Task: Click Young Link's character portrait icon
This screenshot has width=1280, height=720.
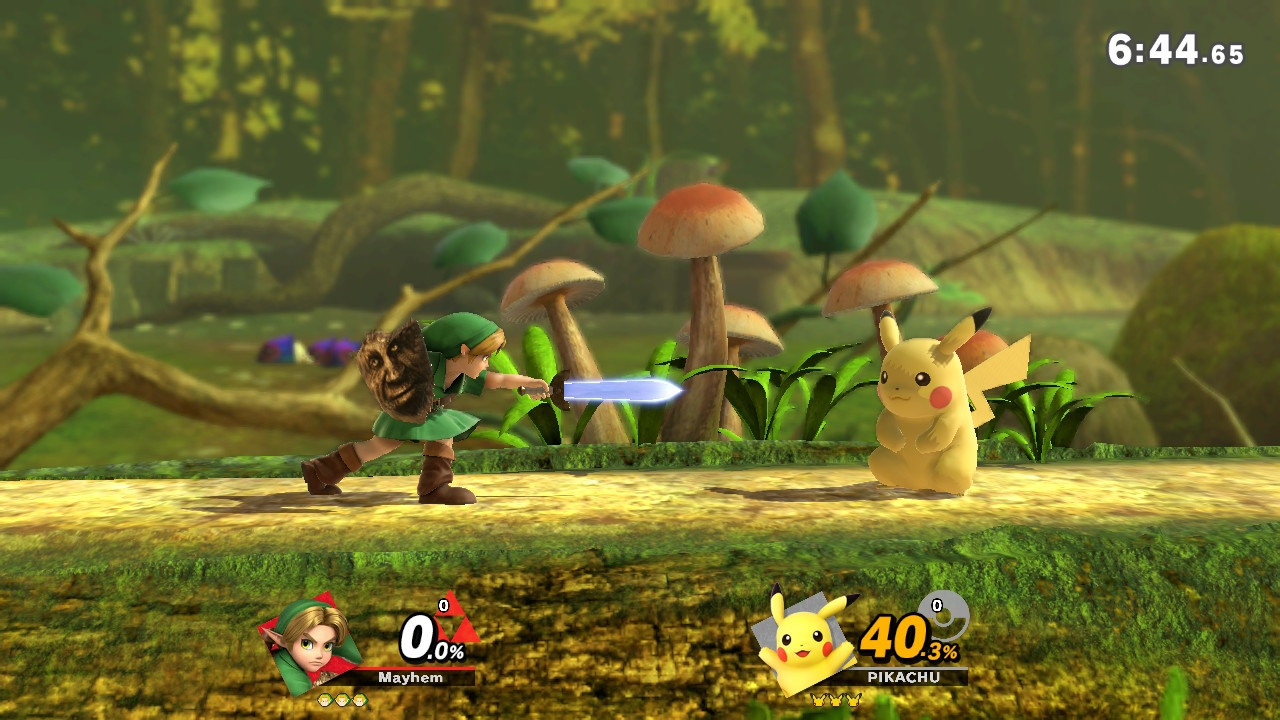Action: (310, 640)
